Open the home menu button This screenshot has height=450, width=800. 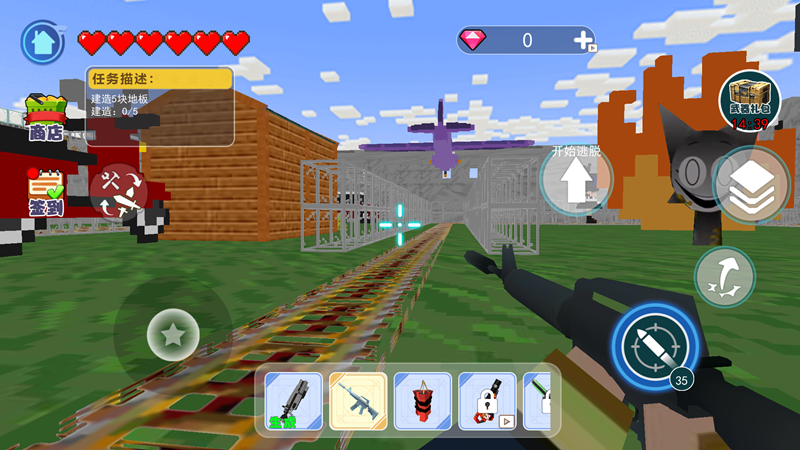(x=42, y=42)
